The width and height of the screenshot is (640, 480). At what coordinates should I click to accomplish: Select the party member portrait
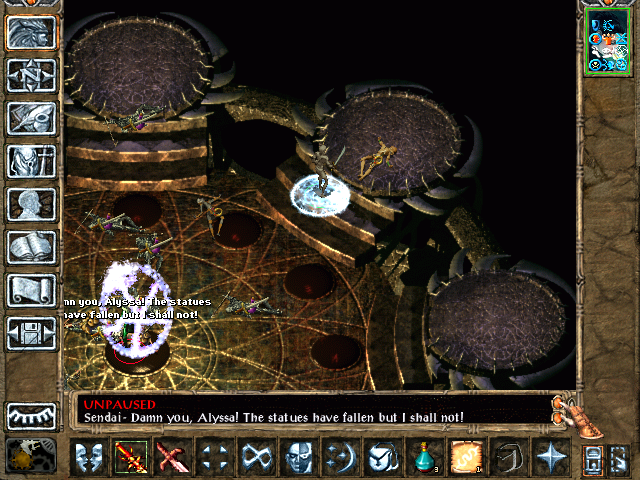tap(608, 42)
